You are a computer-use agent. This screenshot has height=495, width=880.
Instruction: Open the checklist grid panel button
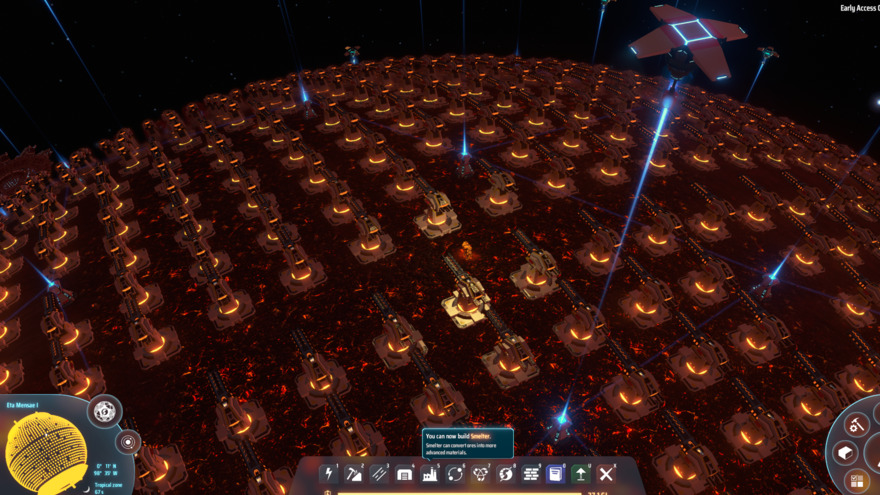click(x=858, y=482)
